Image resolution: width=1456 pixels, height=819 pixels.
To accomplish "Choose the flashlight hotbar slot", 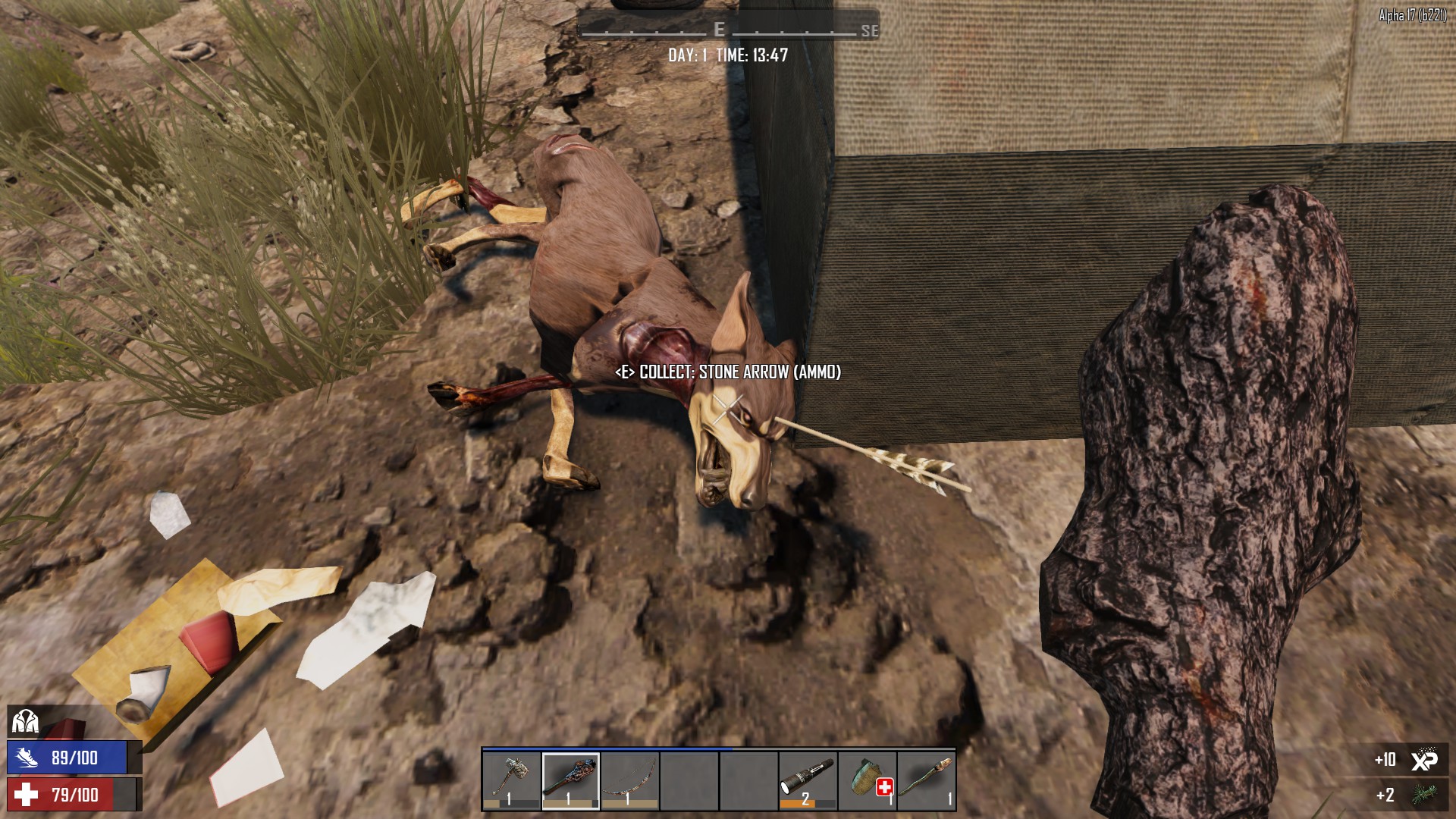I will coord(808,780).
